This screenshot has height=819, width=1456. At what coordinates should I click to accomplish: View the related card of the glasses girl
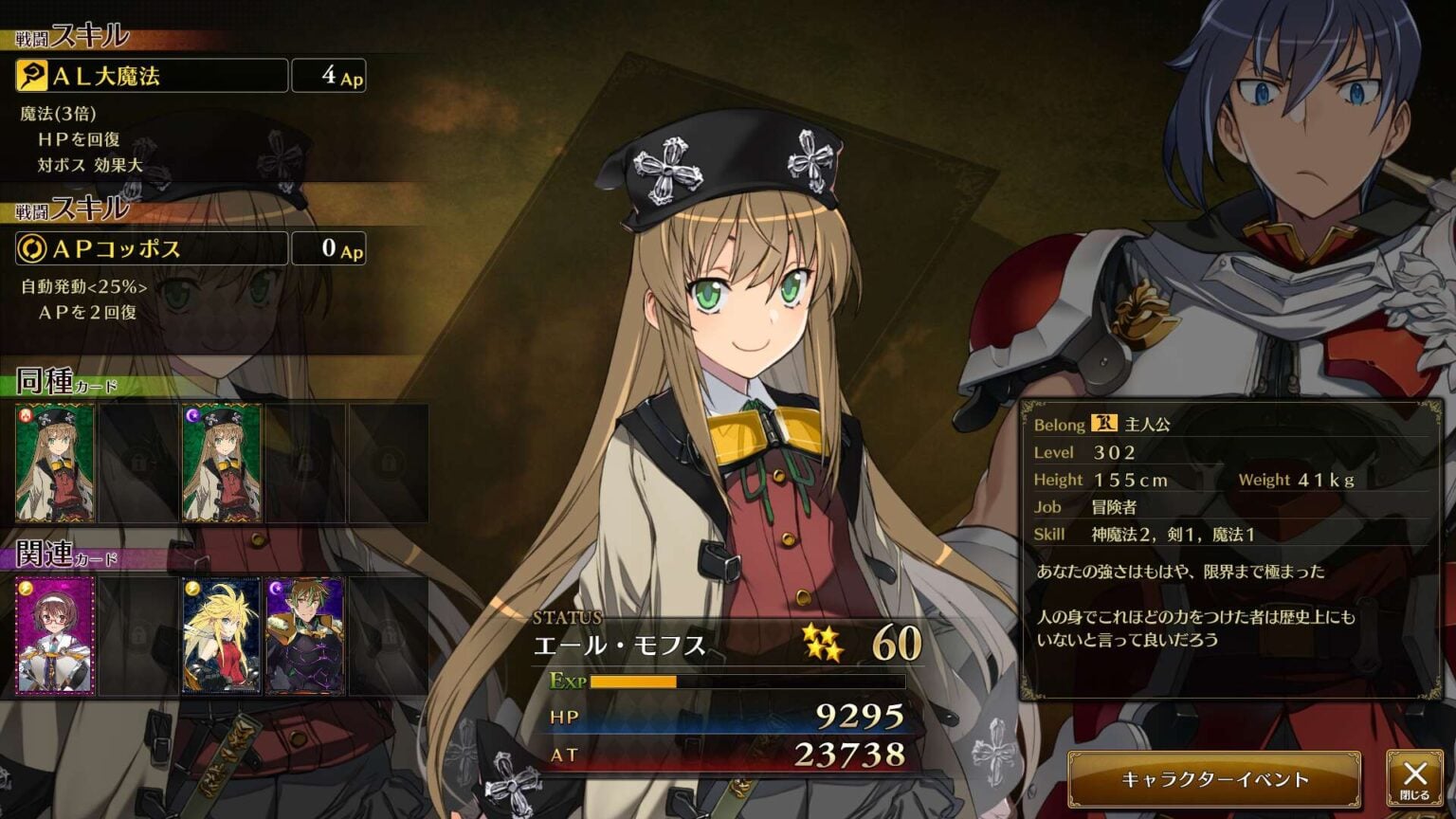[55, 636]
